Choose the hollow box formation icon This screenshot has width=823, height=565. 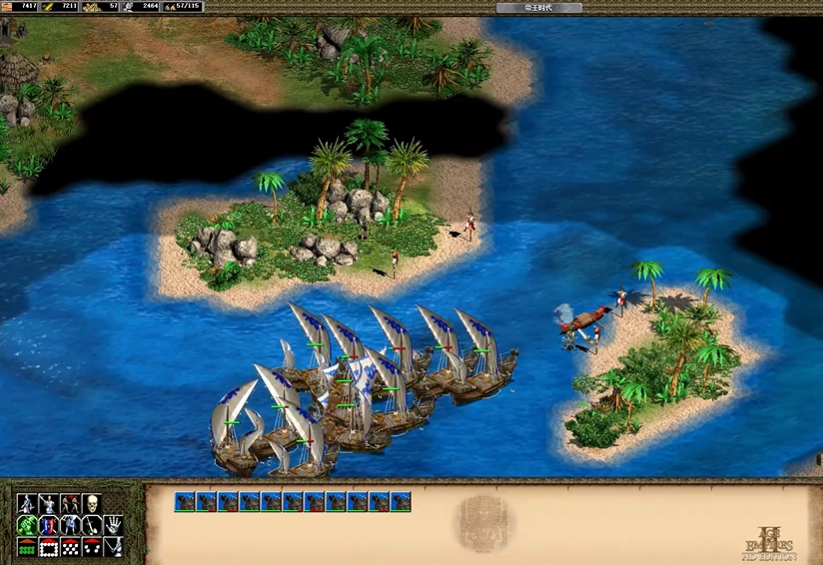(x=48, y=547)
